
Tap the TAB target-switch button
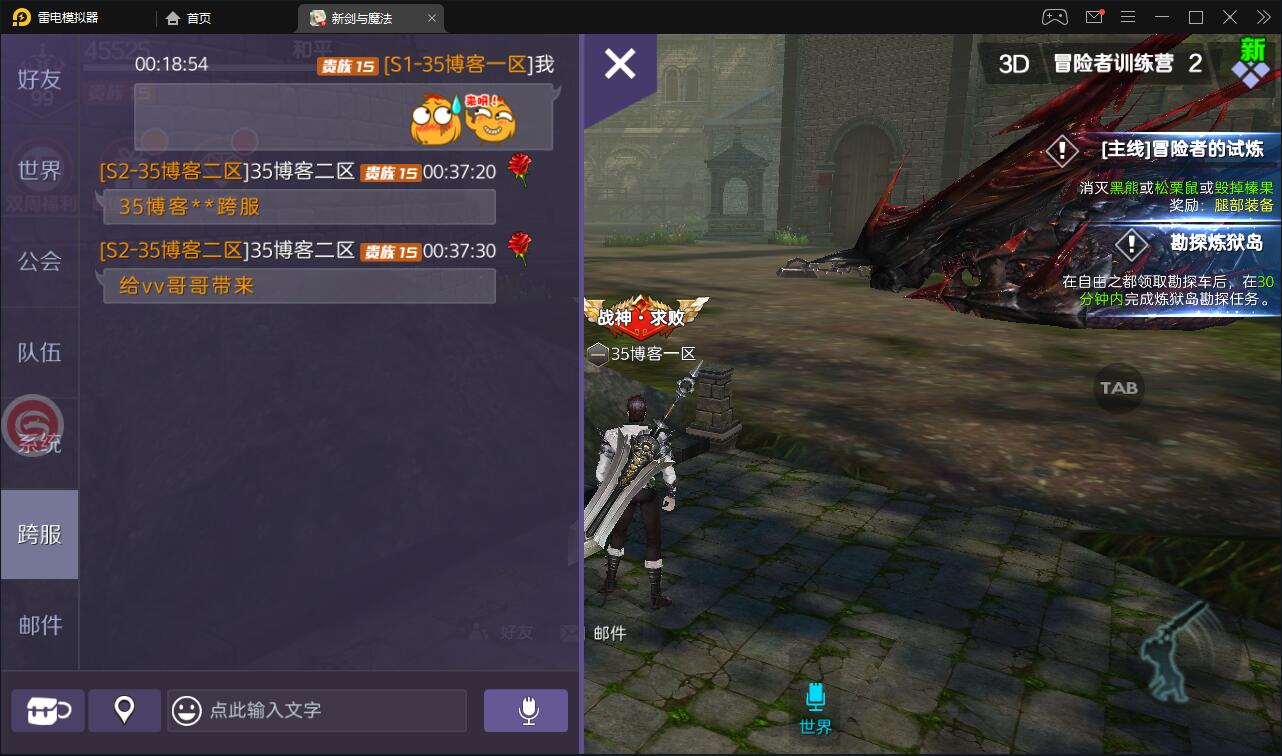(x=1117, y=389)
